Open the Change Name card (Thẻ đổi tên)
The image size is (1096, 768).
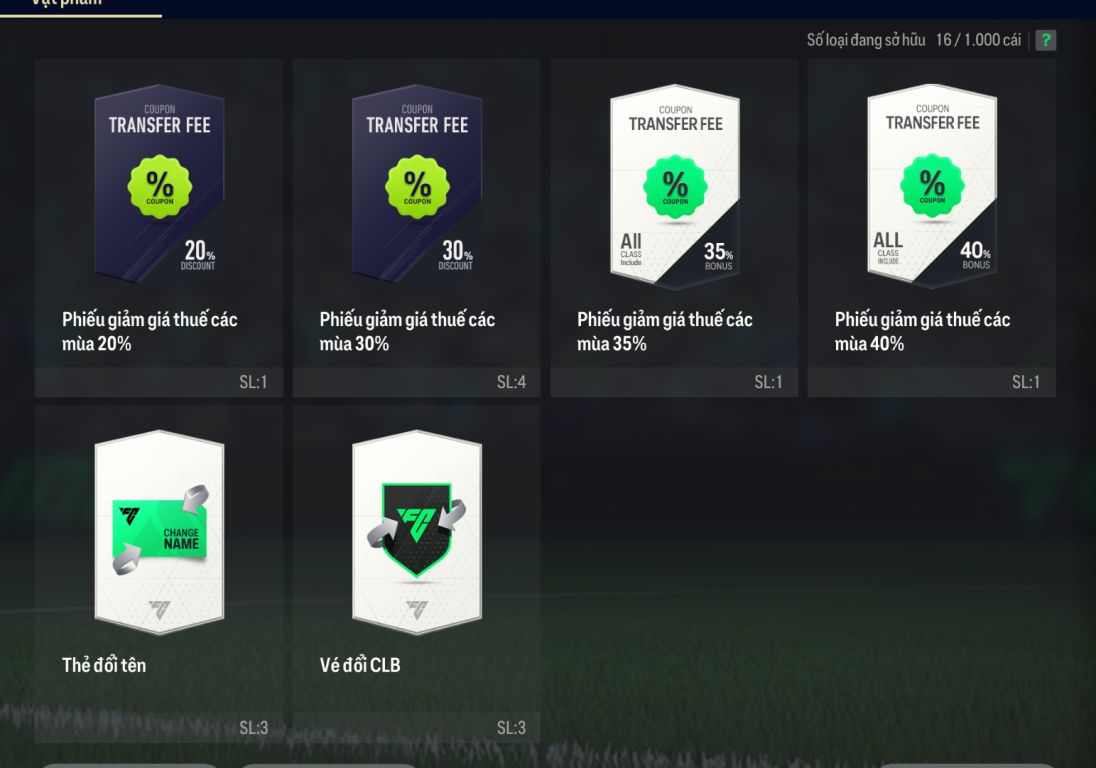pyautogui.click(x=159, y=572)
